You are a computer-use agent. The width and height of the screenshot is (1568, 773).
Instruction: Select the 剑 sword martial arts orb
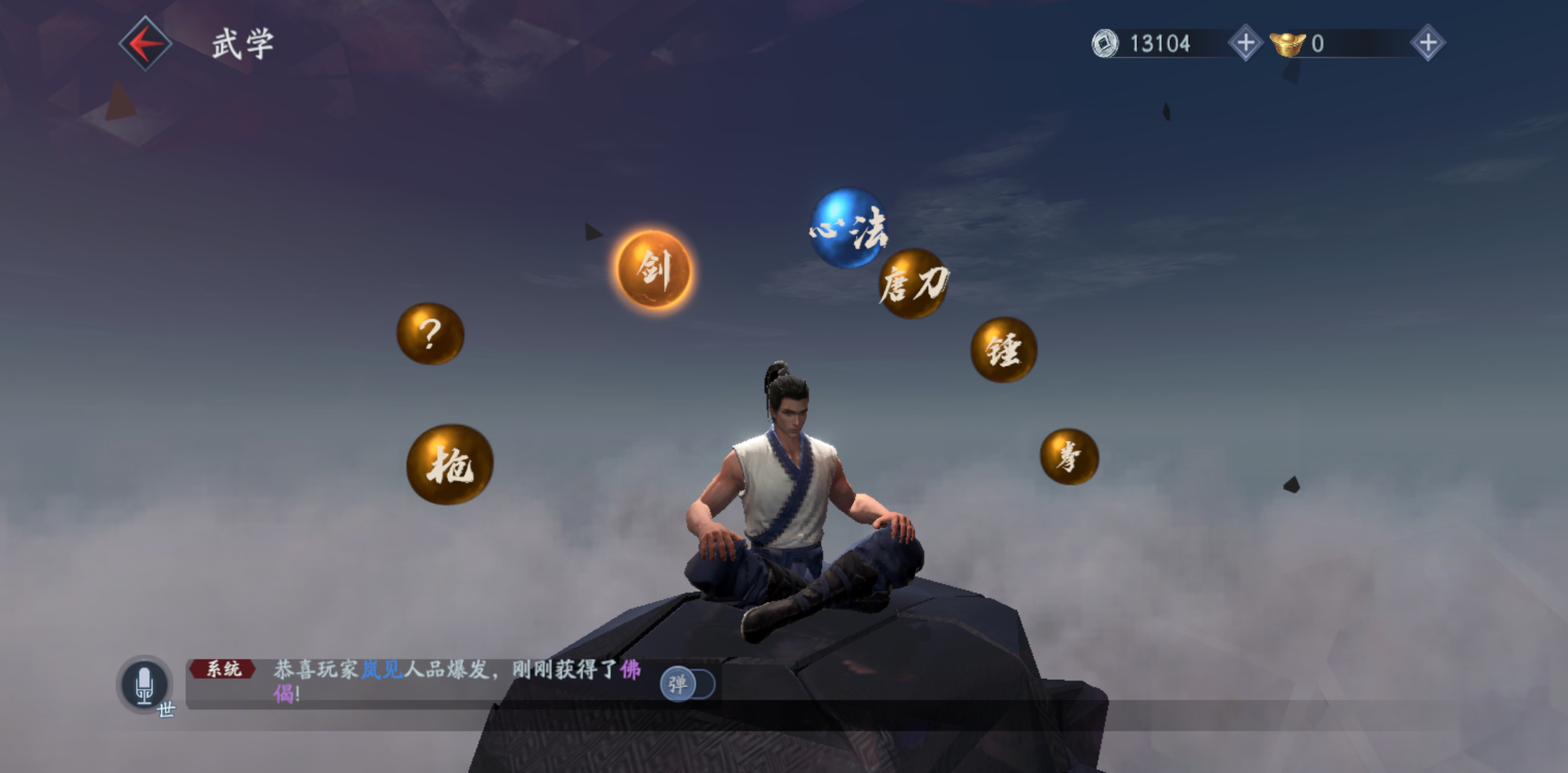pyautogui.click(x=654, y=270)
